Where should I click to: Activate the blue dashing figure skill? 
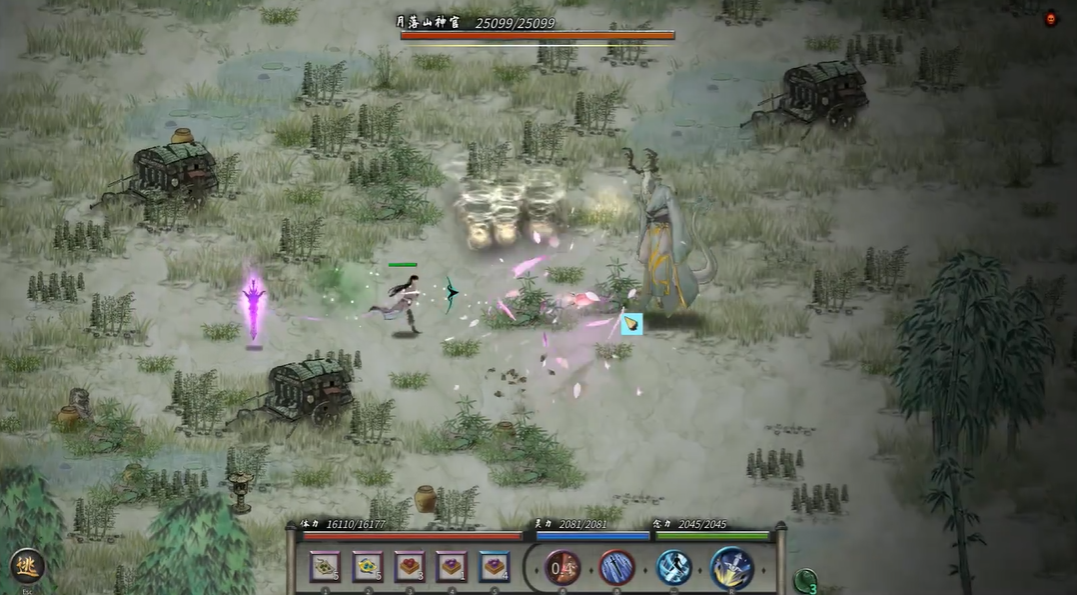pos(673,568)
